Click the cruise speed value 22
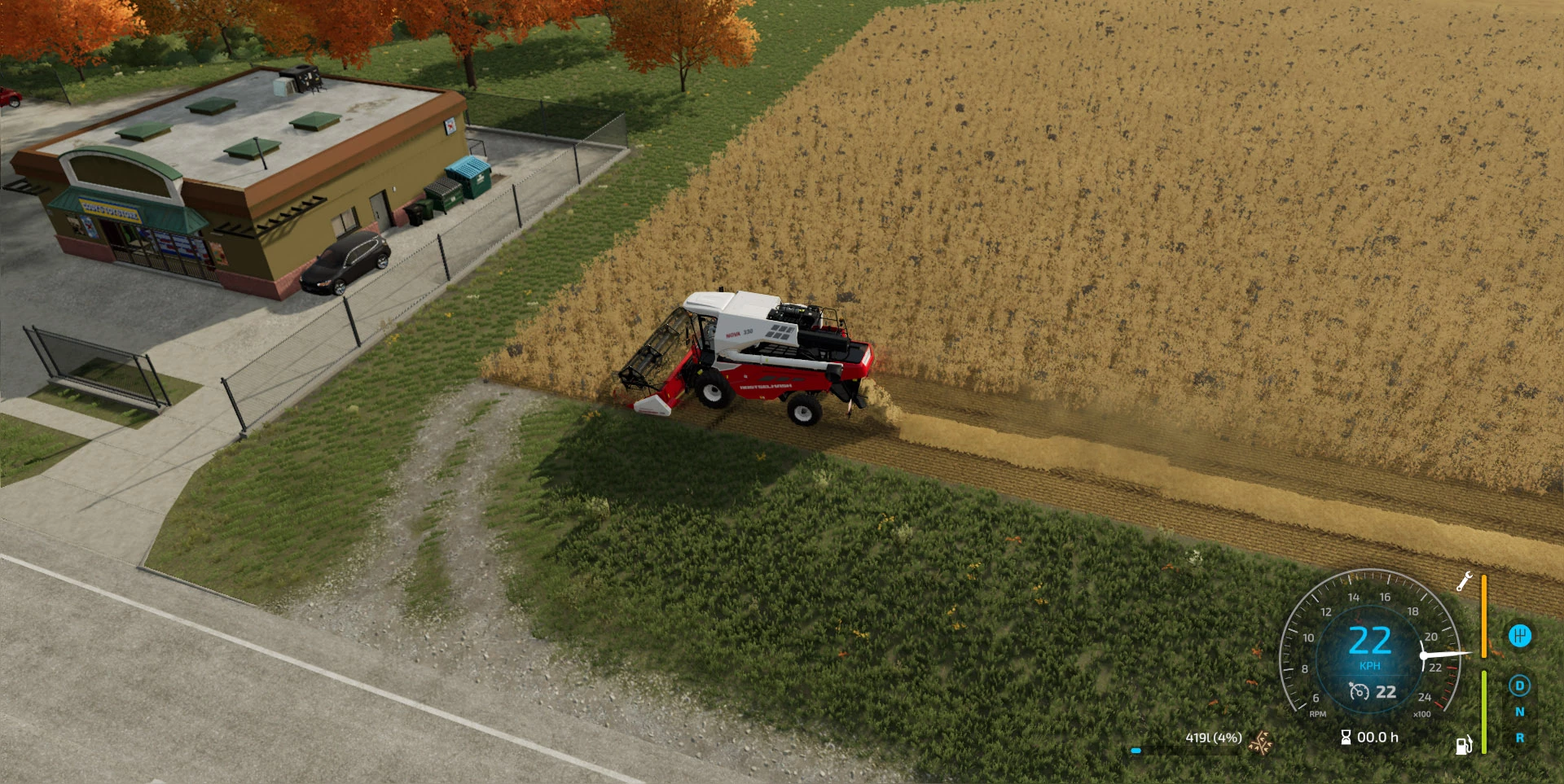 click(1385, 692)
